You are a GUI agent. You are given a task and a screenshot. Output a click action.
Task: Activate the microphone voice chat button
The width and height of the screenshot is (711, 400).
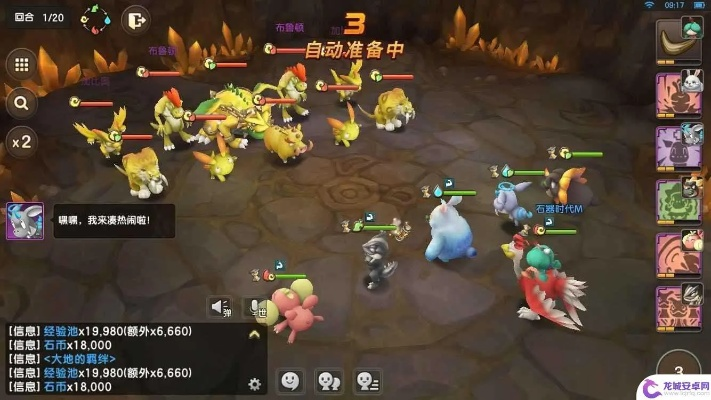255,307
